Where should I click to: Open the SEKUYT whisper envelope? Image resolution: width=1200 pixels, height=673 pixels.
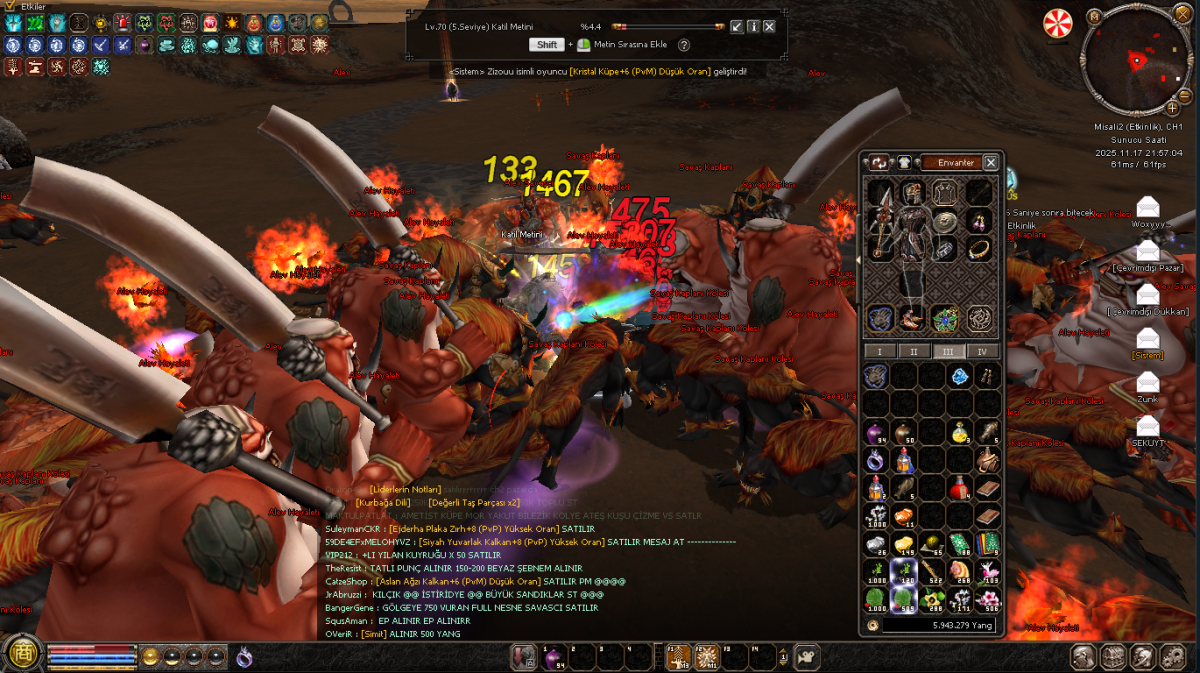pos(1147,425)
